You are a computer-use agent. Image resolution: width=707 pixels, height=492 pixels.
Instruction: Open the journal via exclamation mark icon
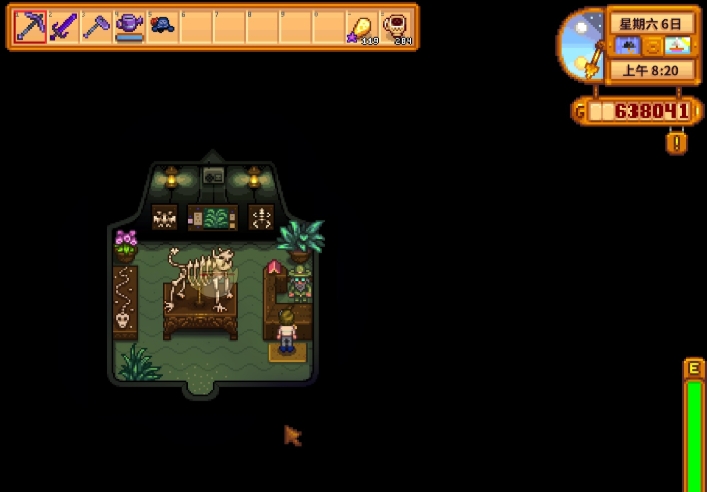[x=677, y=143]
